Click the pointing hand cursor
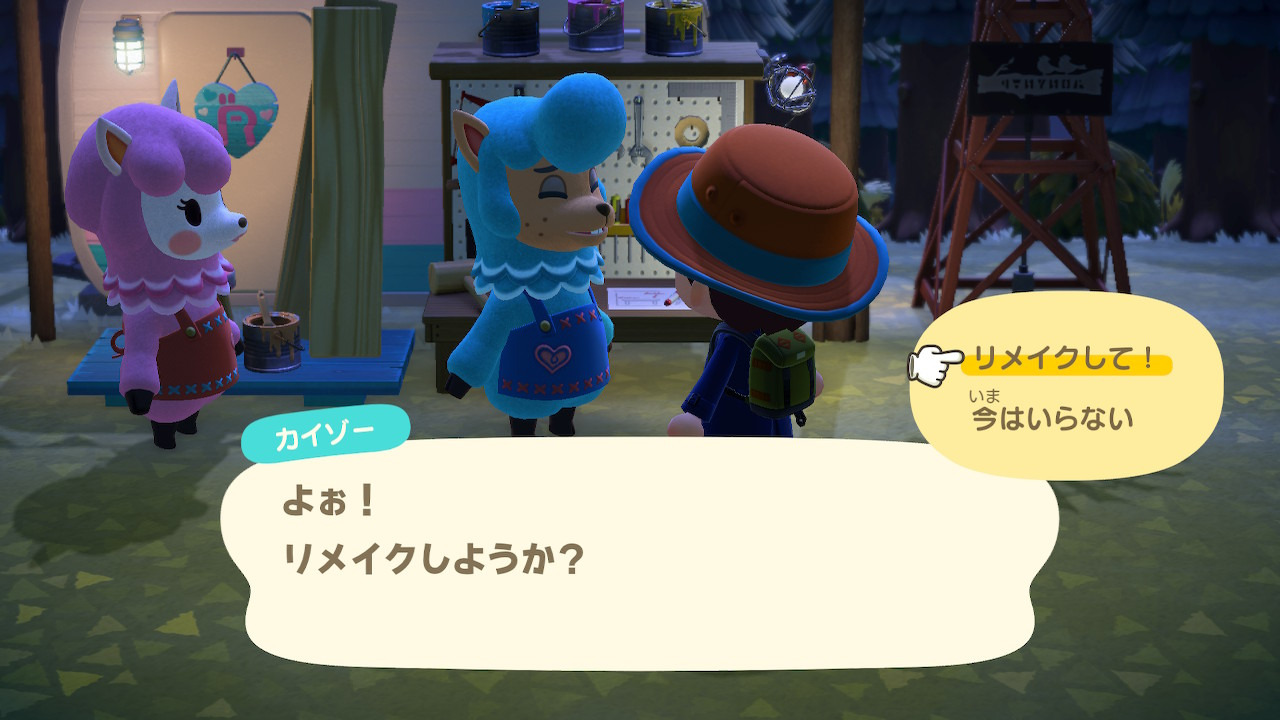 (x=935, y=362)
